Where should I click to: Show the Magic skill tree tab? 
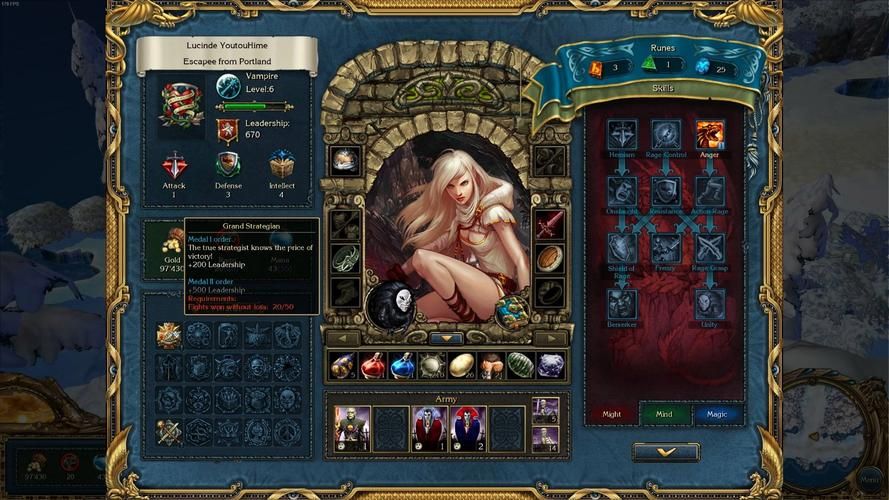(717, 414)
